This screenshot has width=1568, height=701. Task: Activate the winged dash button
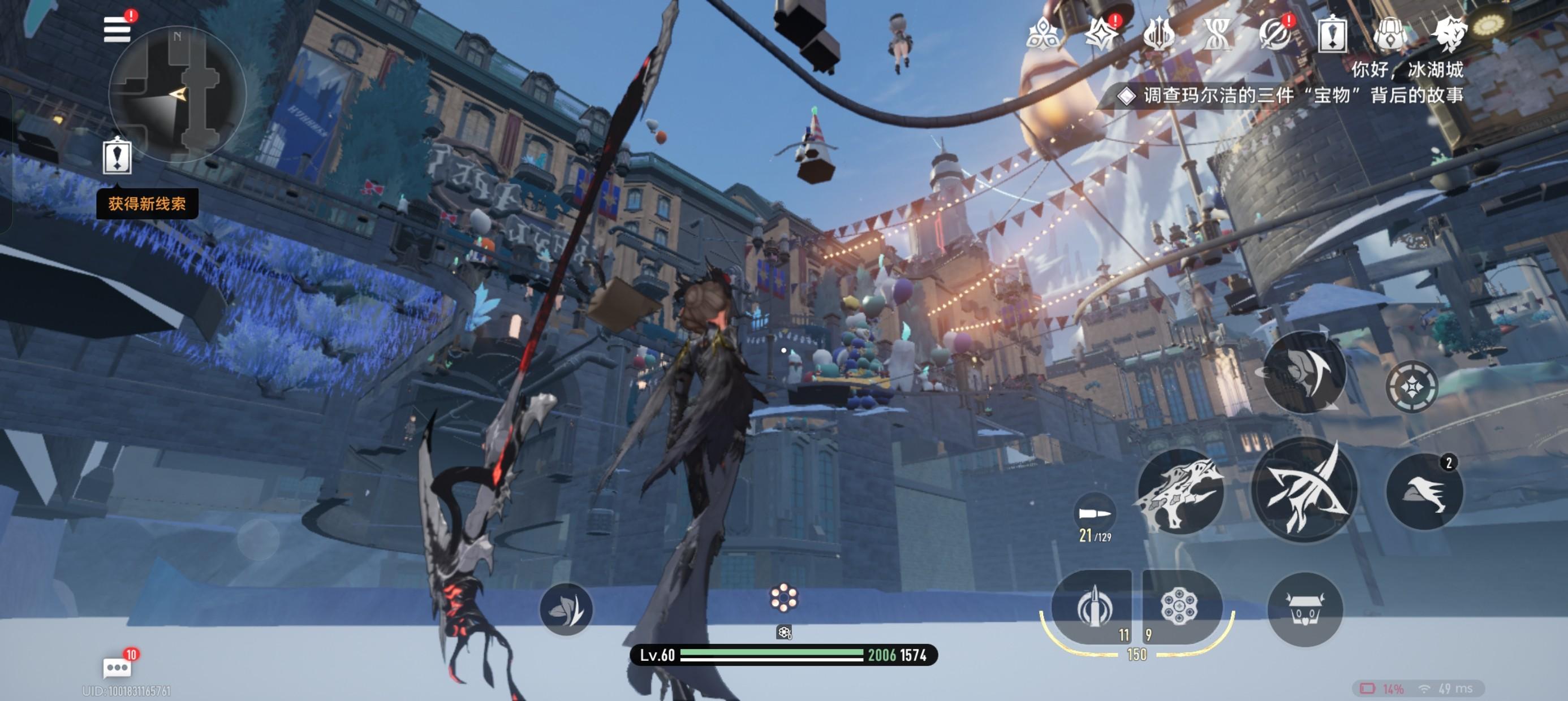[1424, 492]
